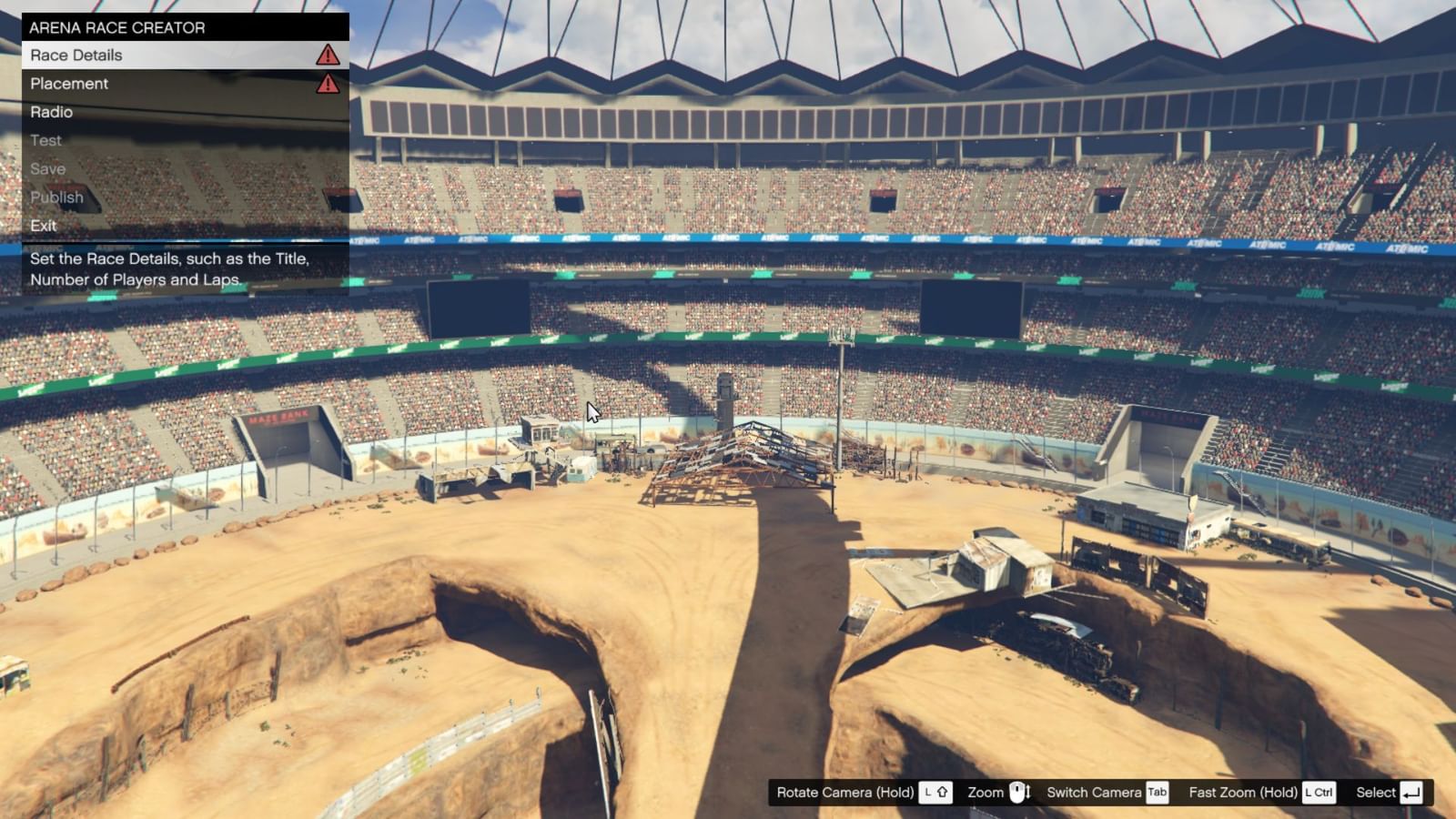Click the L Ctrl Fast Zoom key icon
The height and width of the screenshot is (819, 1456).
[1318, 793]
